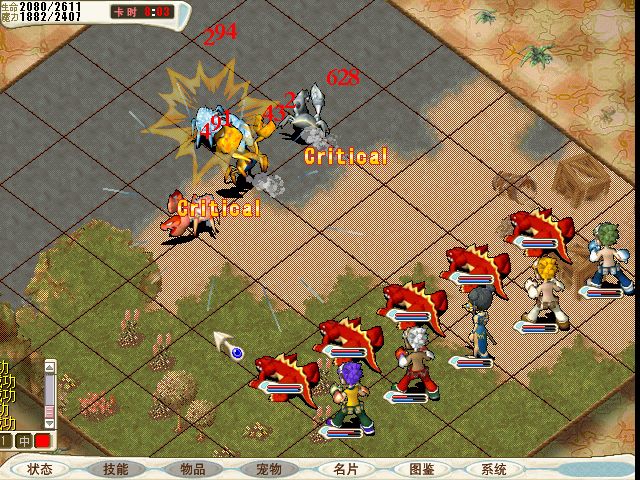This screenshot has height=480, width=640.
Task: Click the red chat color swatch
Action: pos(43,441)
